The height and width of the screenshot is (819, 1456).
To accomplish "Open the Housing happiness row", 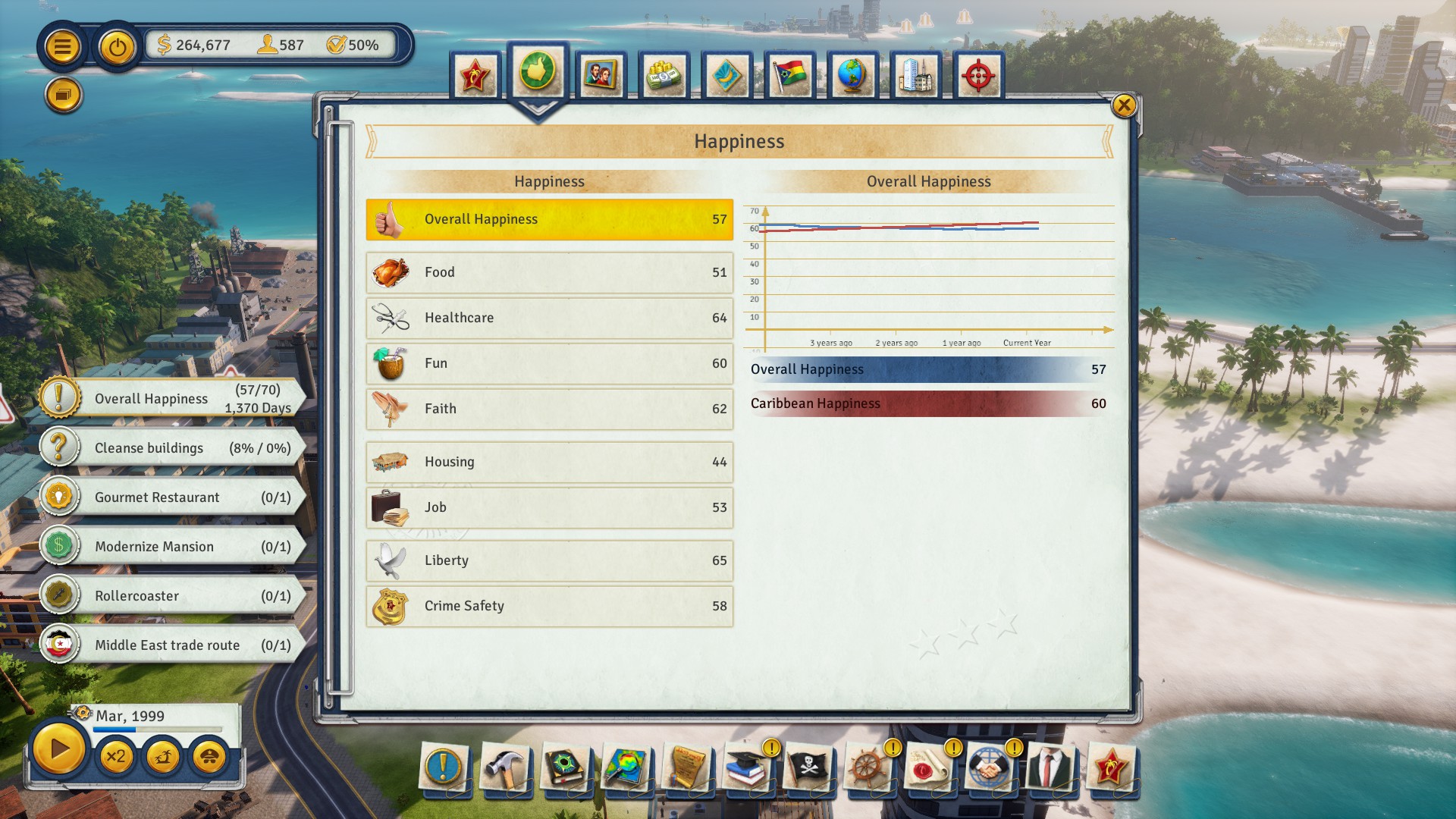I will [x=549, y=462].
